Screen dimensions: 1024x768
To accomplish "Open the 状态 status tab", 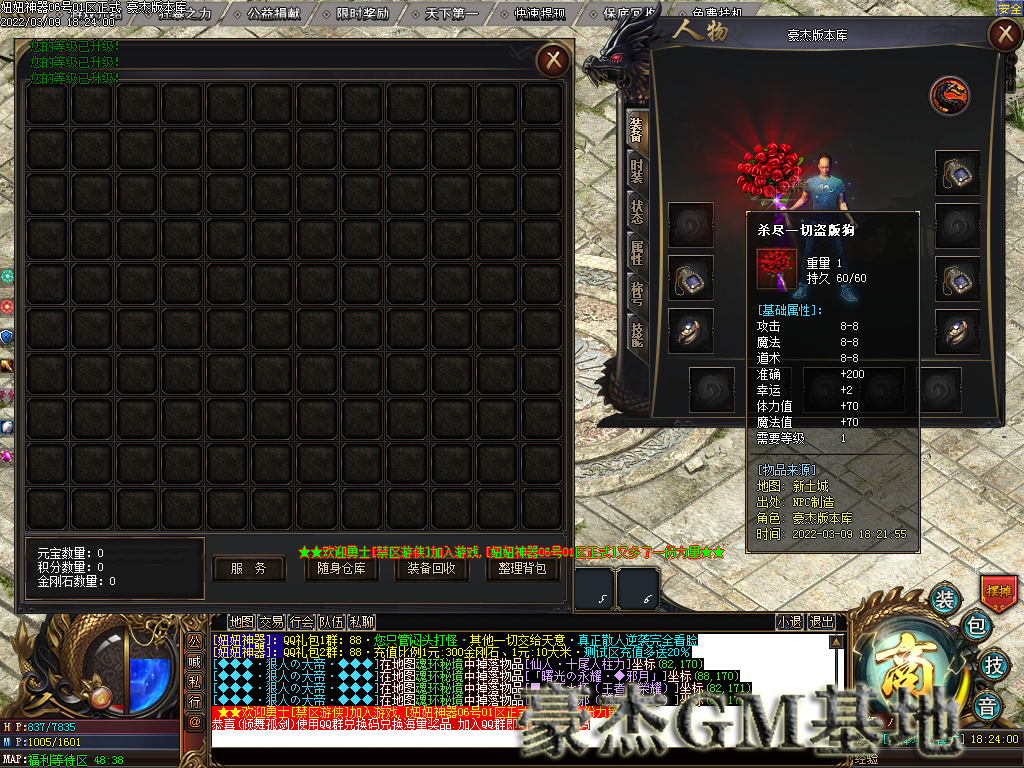I will (636, 211).
